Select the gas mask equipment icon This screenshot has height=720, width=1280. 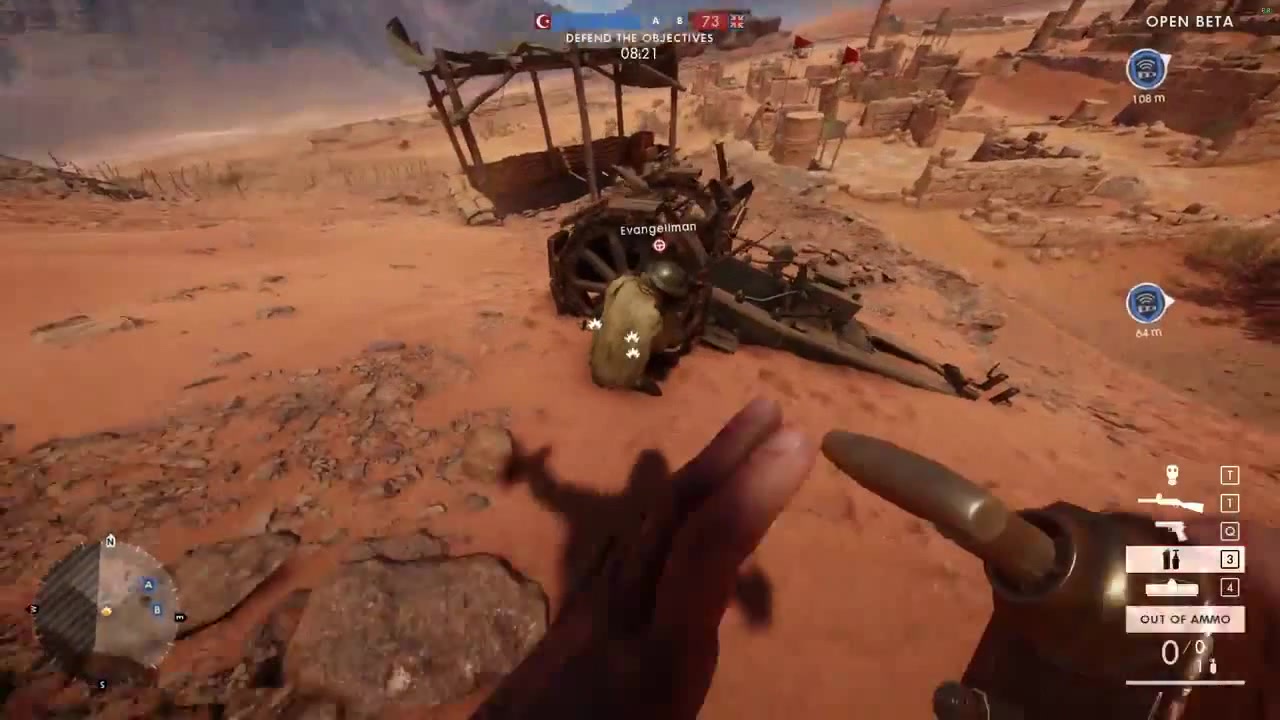1172,475
